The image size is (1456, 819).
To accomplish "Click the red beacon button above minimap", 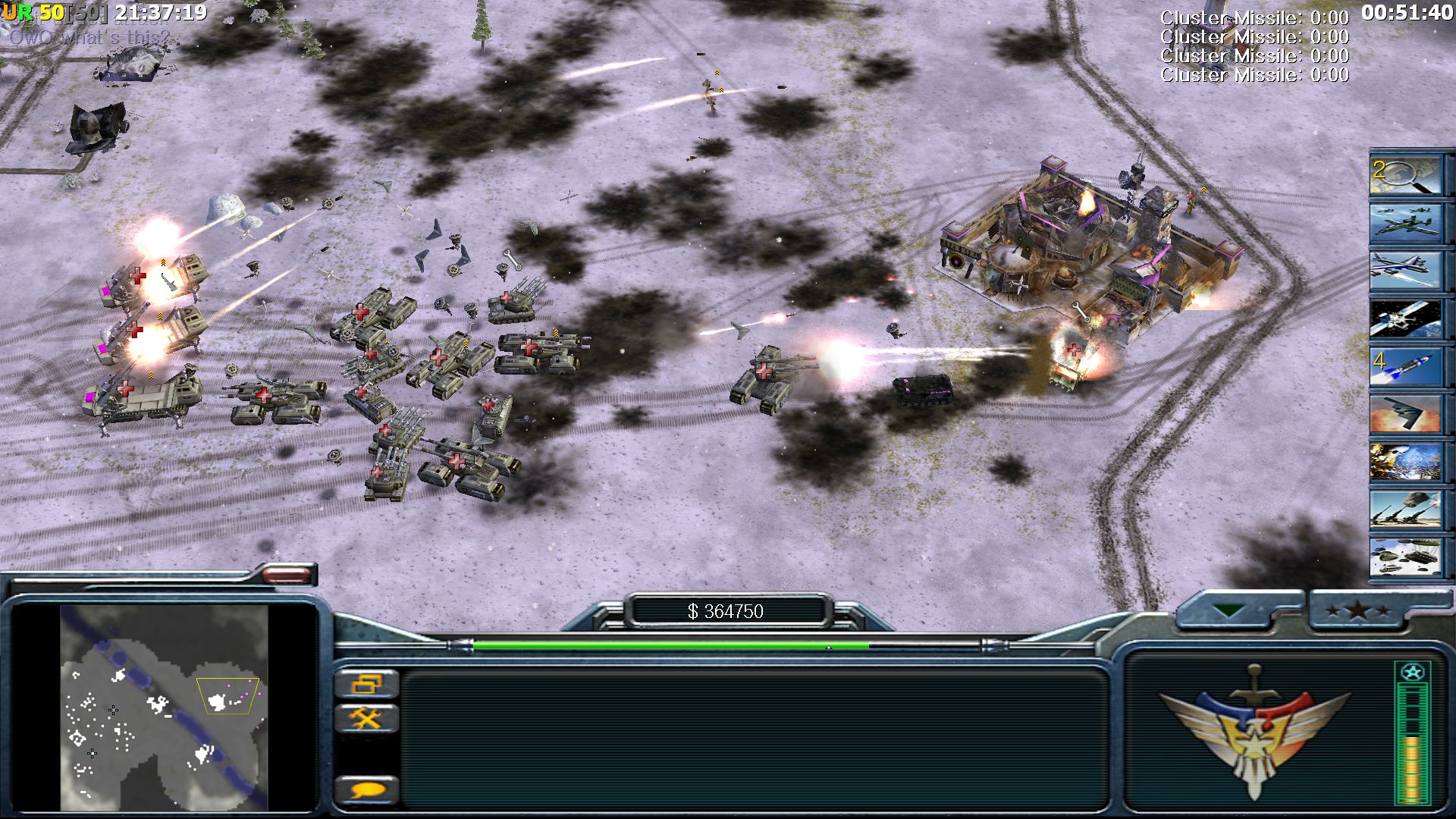I will click(x=287, y=574).
